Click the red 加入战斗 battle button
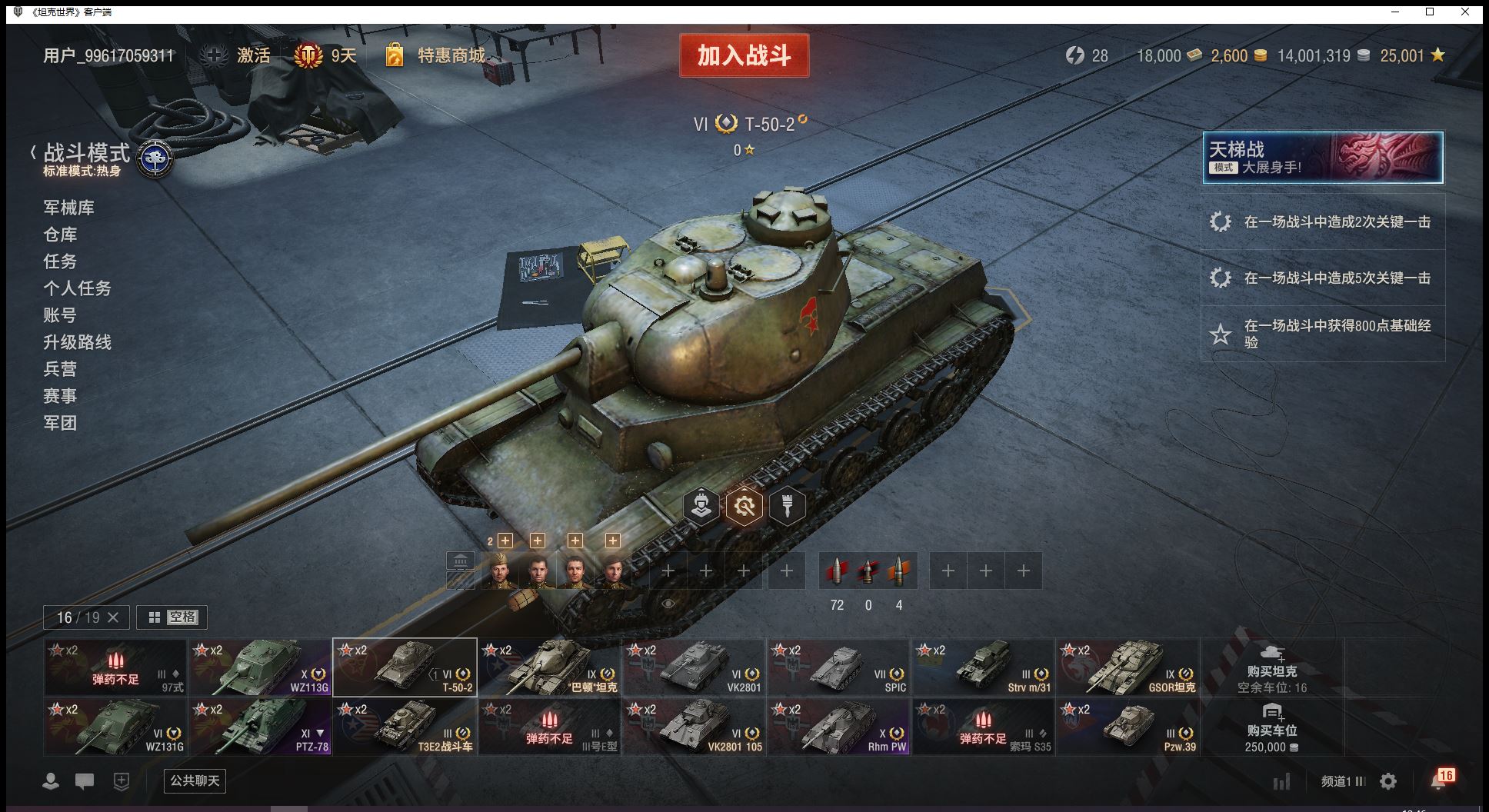The height and width of the screenshot is (812, 1489). pyautogui.click(x=744, y=55)
